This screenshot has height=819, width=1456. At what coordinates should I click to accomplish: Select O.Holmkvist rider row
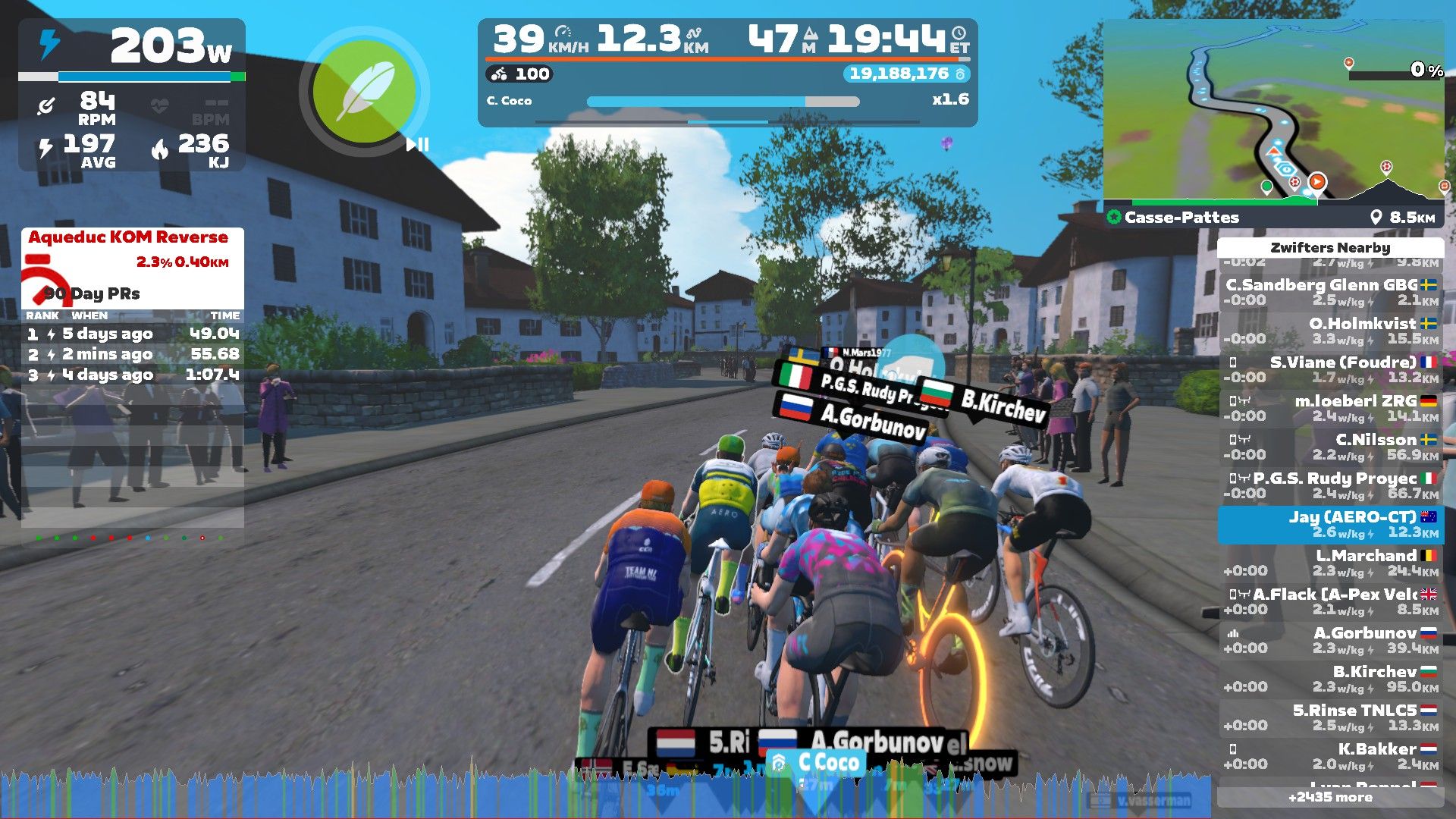(1330, 331)
